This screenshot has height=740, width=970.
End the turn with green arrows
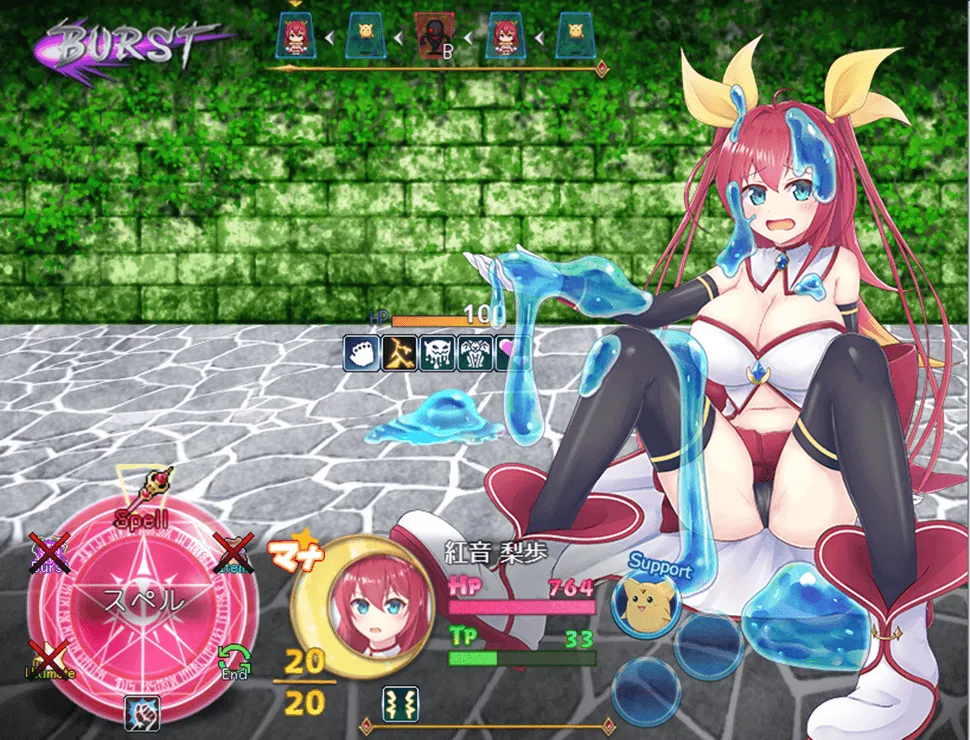(x=233, y=661)
